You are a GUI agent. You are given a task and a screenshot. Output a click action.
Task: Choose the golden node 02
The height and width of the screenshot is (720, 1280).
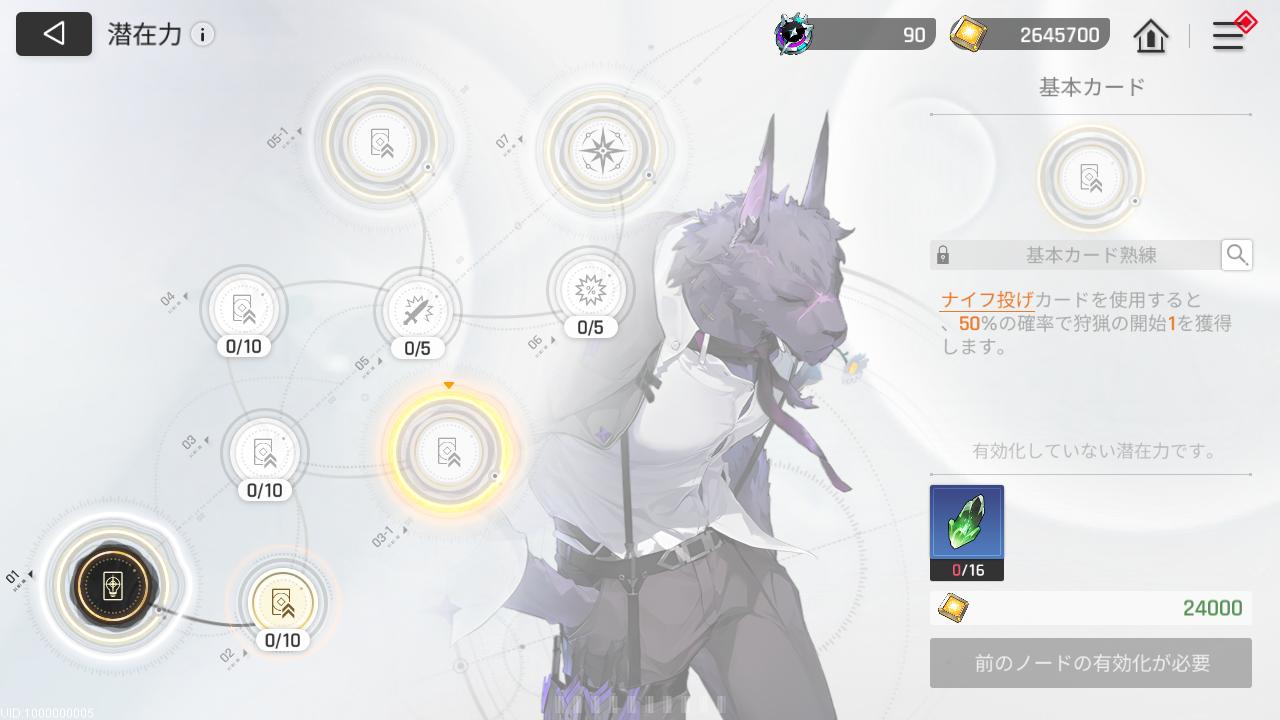click(x=283, y=602)
